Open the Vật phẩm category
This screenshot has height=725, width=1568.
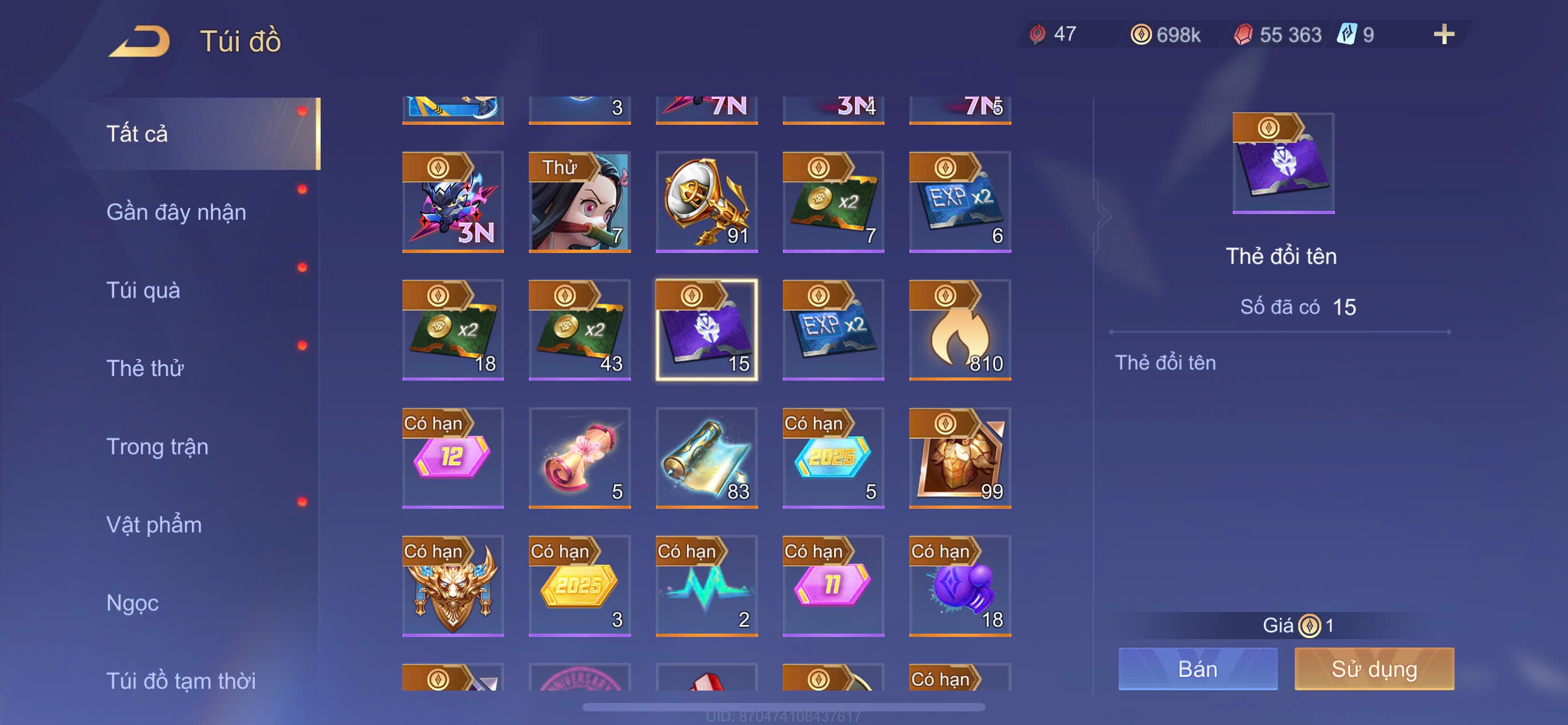[154, 525]
